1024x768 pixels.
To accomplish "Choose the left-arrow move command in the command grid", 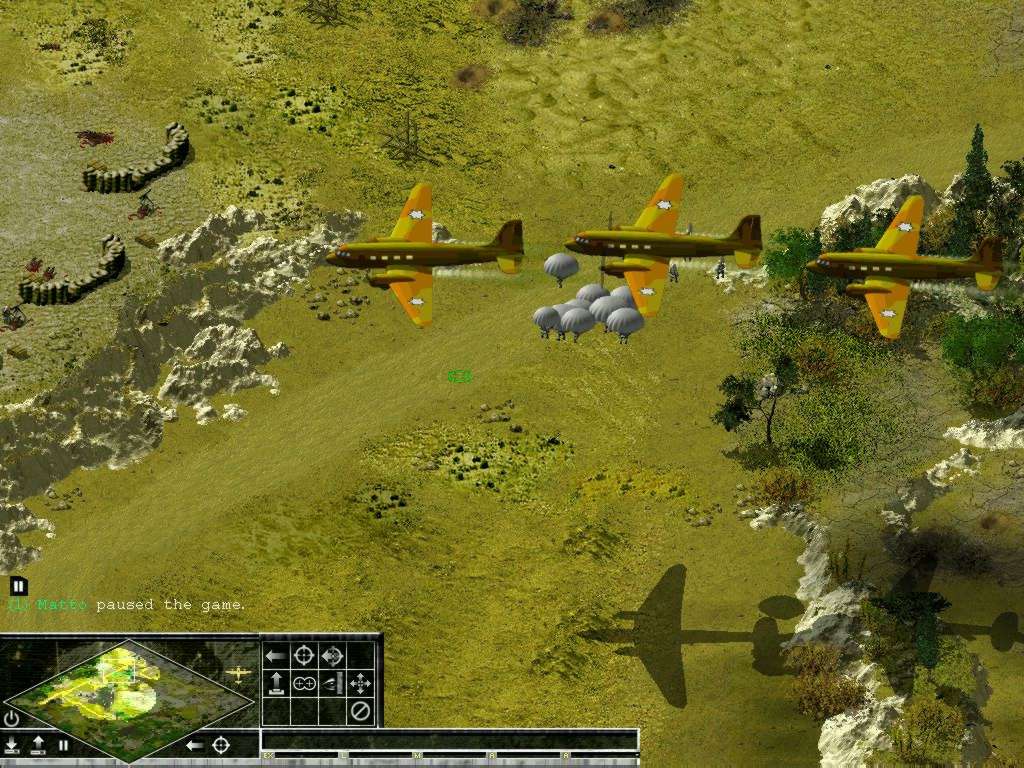I will 276,656.
